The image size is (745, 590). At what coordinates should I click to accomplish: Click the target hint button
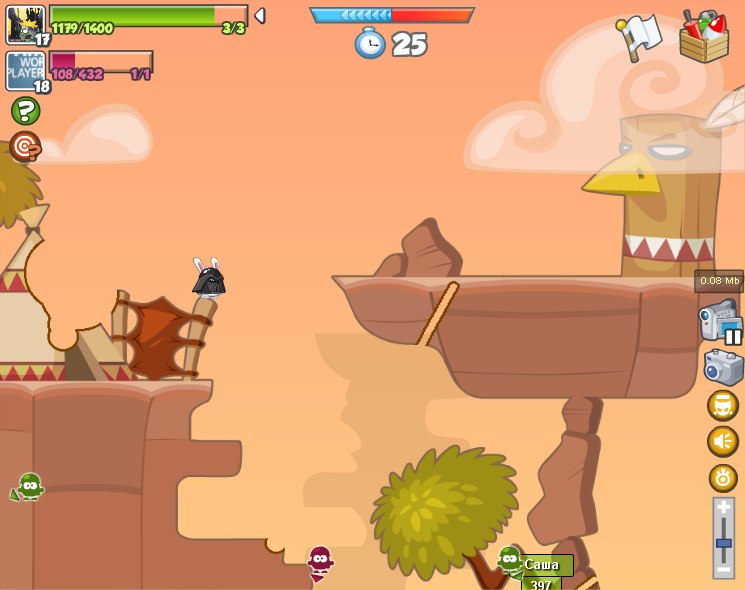pos(25,147)
